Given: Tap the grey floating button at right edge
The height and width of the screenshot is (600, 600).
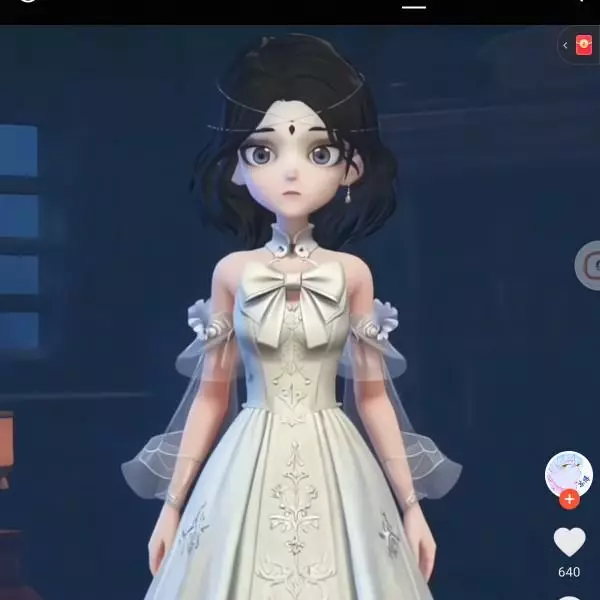Looking at the screenshot, I should tap(589, 265).
